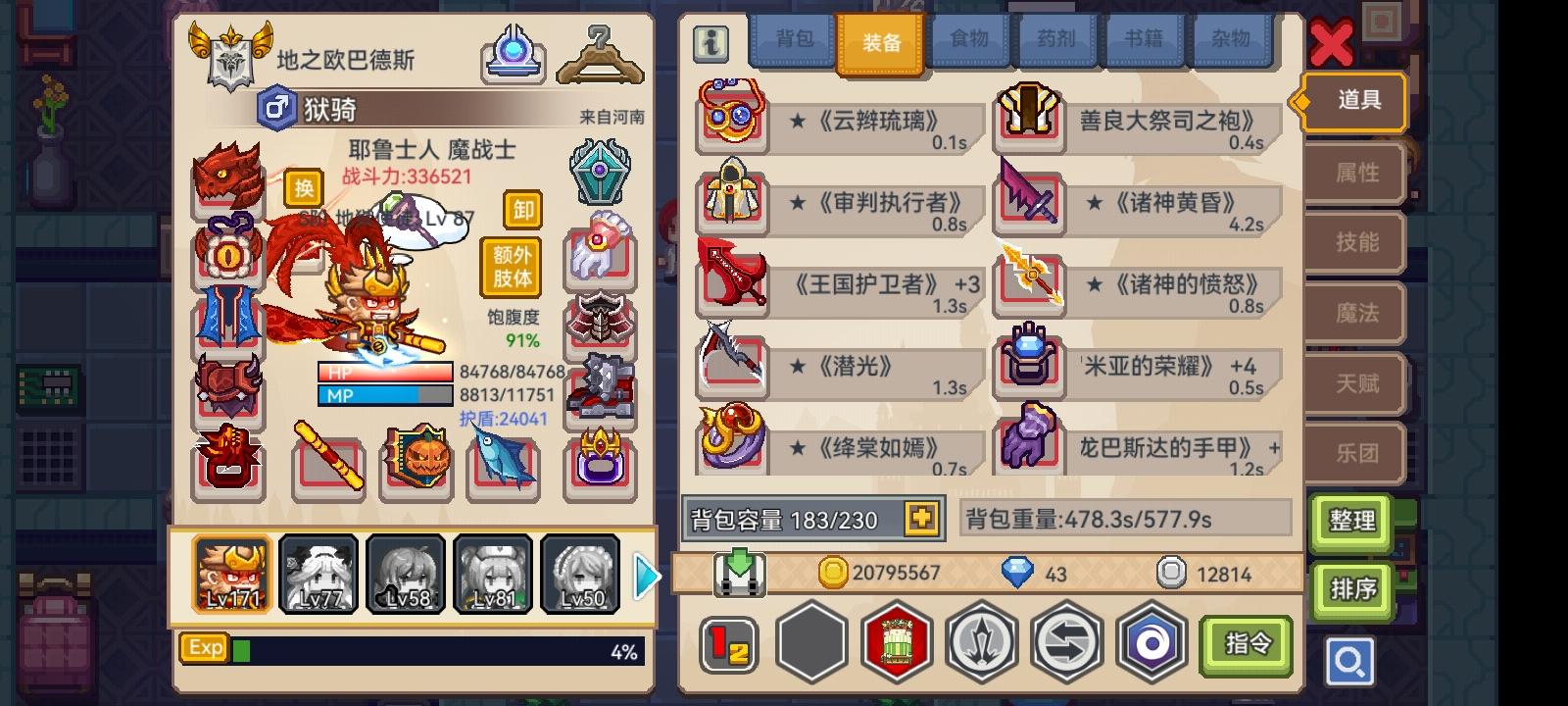Click the plus button next to 背包容量
This screenshot has width=1568, height=706.
tap(919, 520)
